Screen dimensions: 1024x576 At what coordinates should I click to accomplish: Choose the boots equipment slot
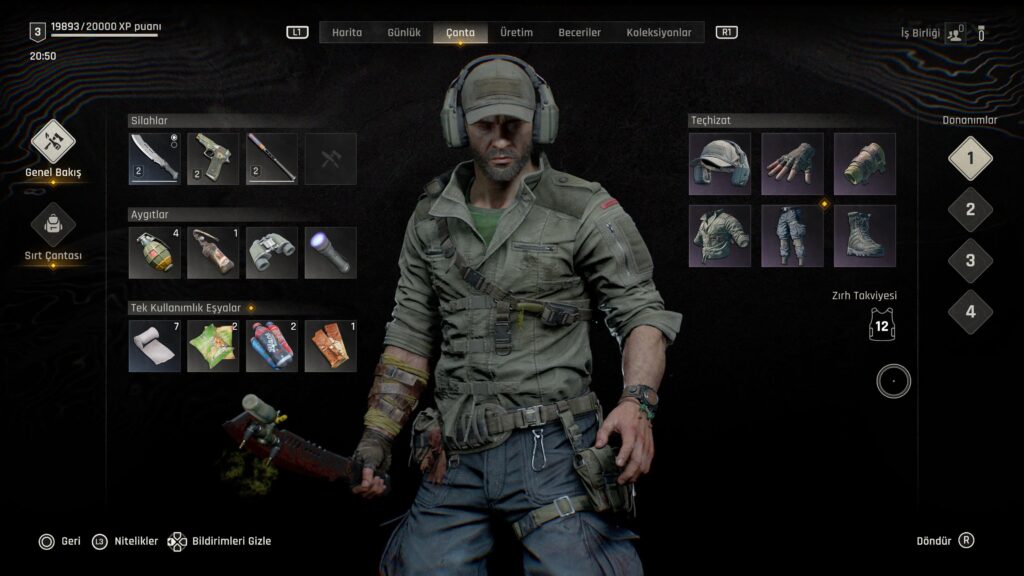point(865,236)
